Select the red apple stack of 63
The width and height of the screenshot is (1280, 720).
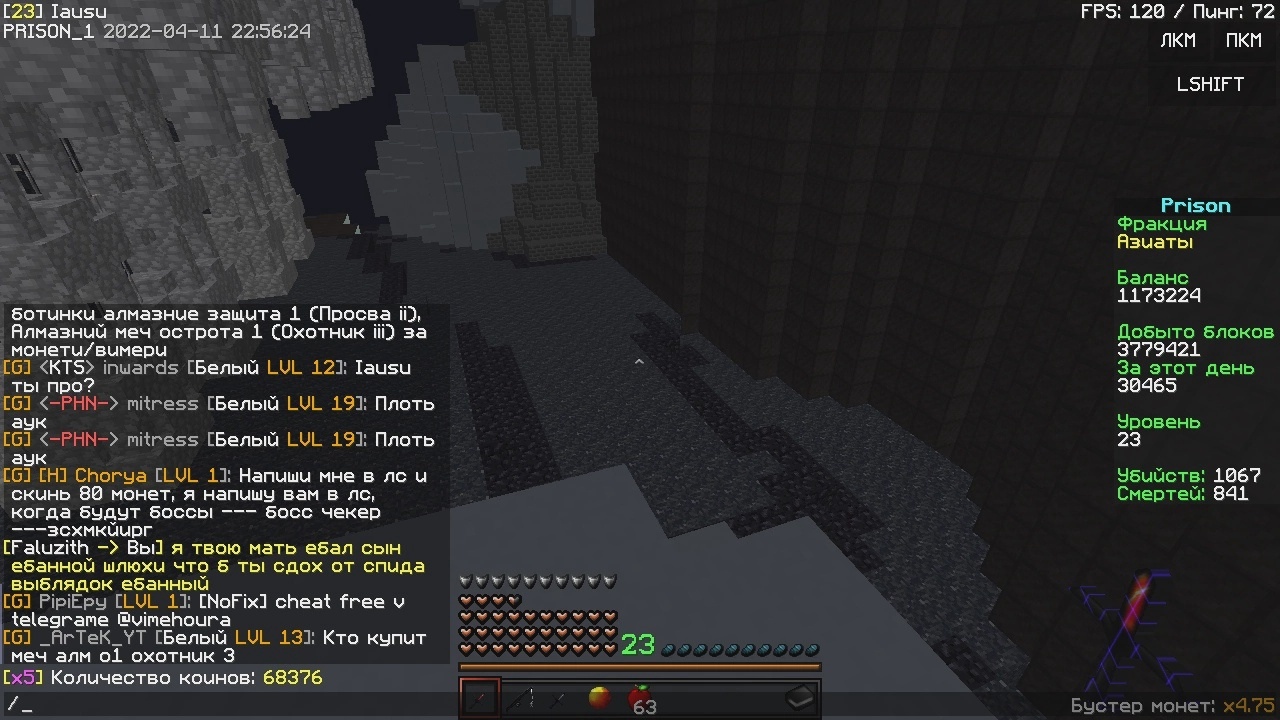[639, 698]
